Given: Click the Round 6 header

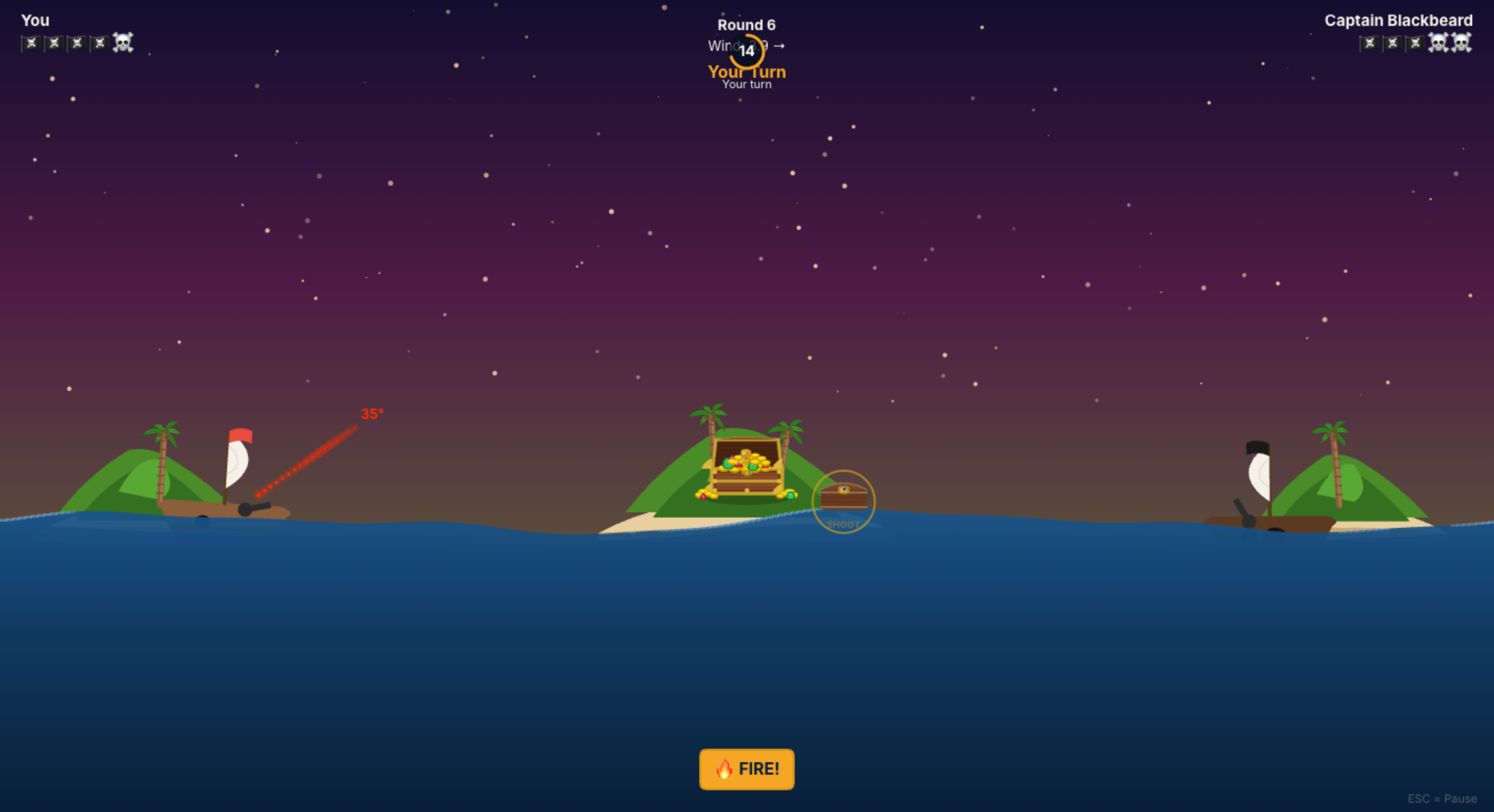Looking at the screenshot, I should pyautogui.click(x=746, y=24).
